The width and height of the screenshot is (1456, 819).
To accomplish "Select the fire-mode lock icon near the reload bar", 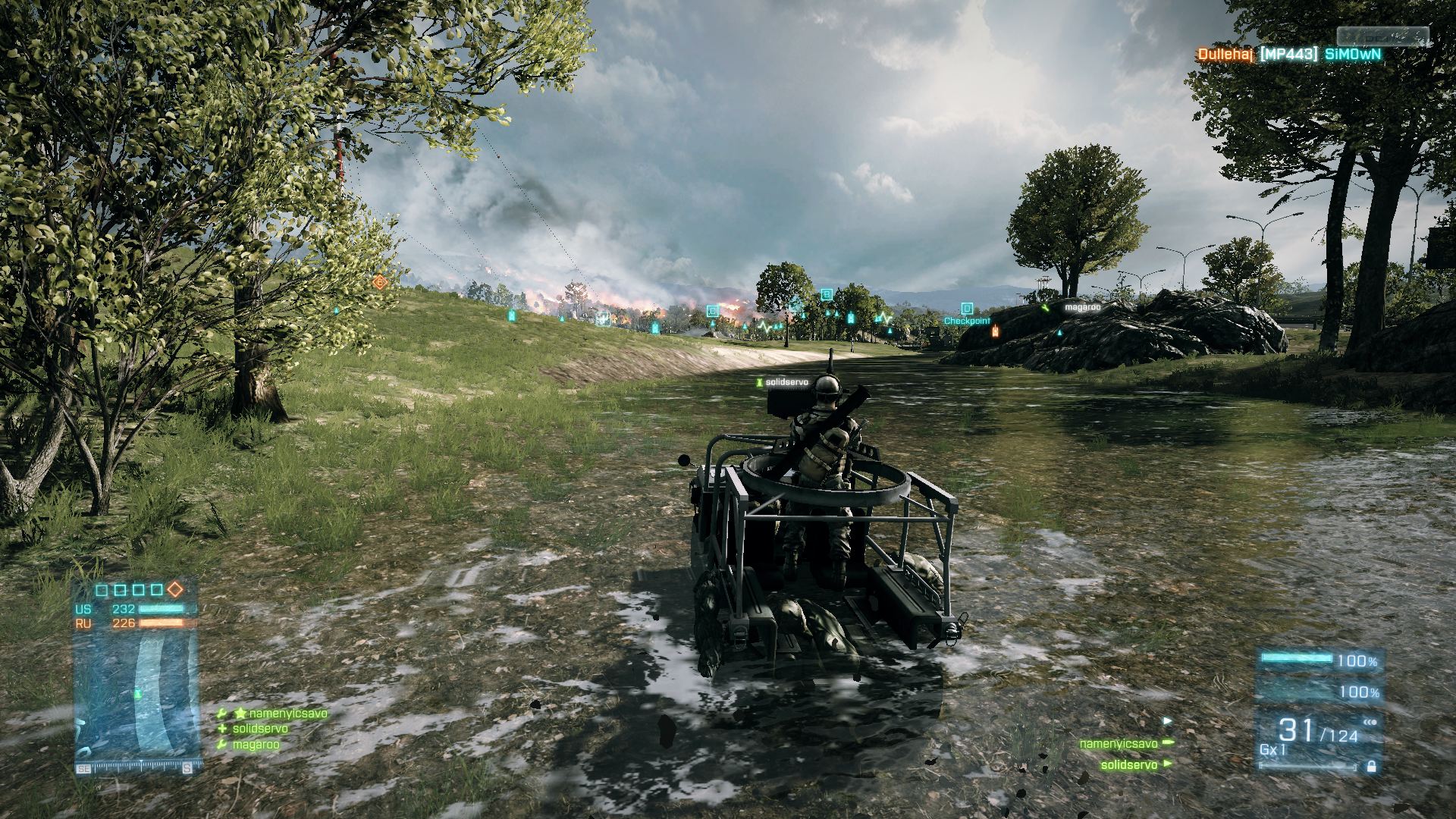I will tap(1370, 767).
